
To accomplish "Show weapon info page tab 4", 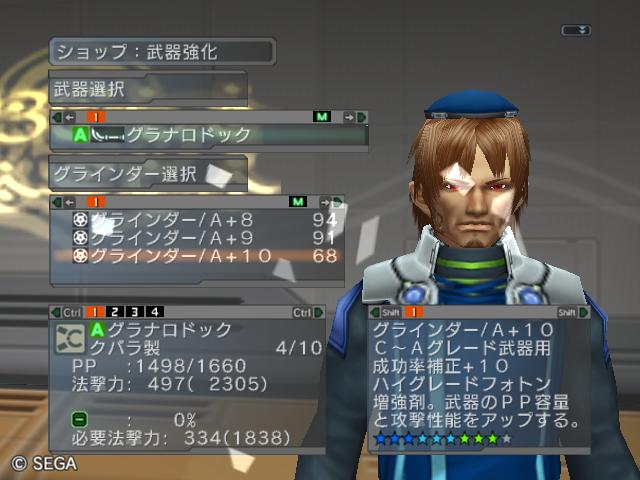I will click(154, 313).
